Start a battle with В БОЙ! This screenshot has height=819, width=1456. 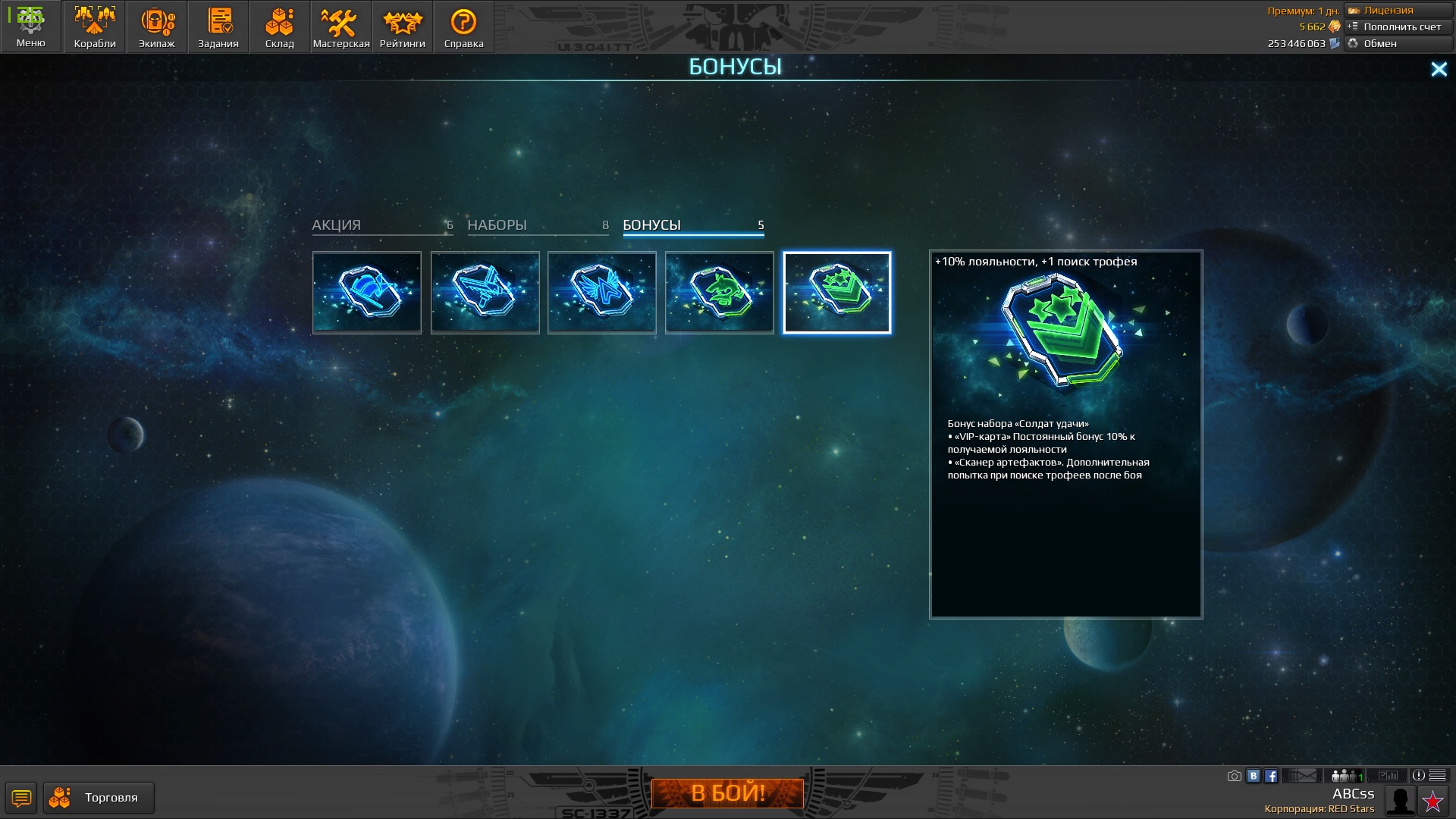tap(727, 793)
